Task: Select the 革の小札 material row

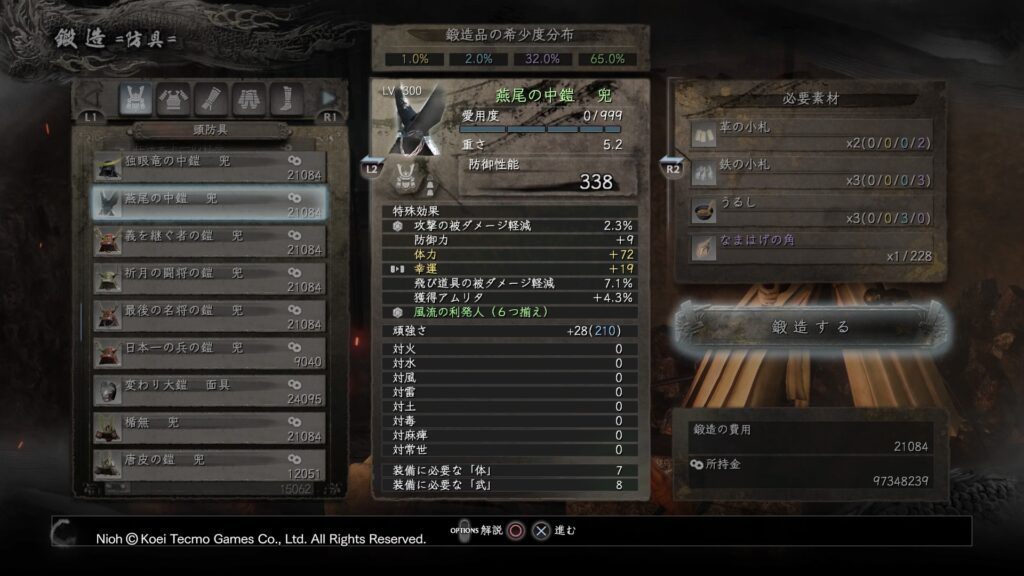Action: [x=810, y=135]
